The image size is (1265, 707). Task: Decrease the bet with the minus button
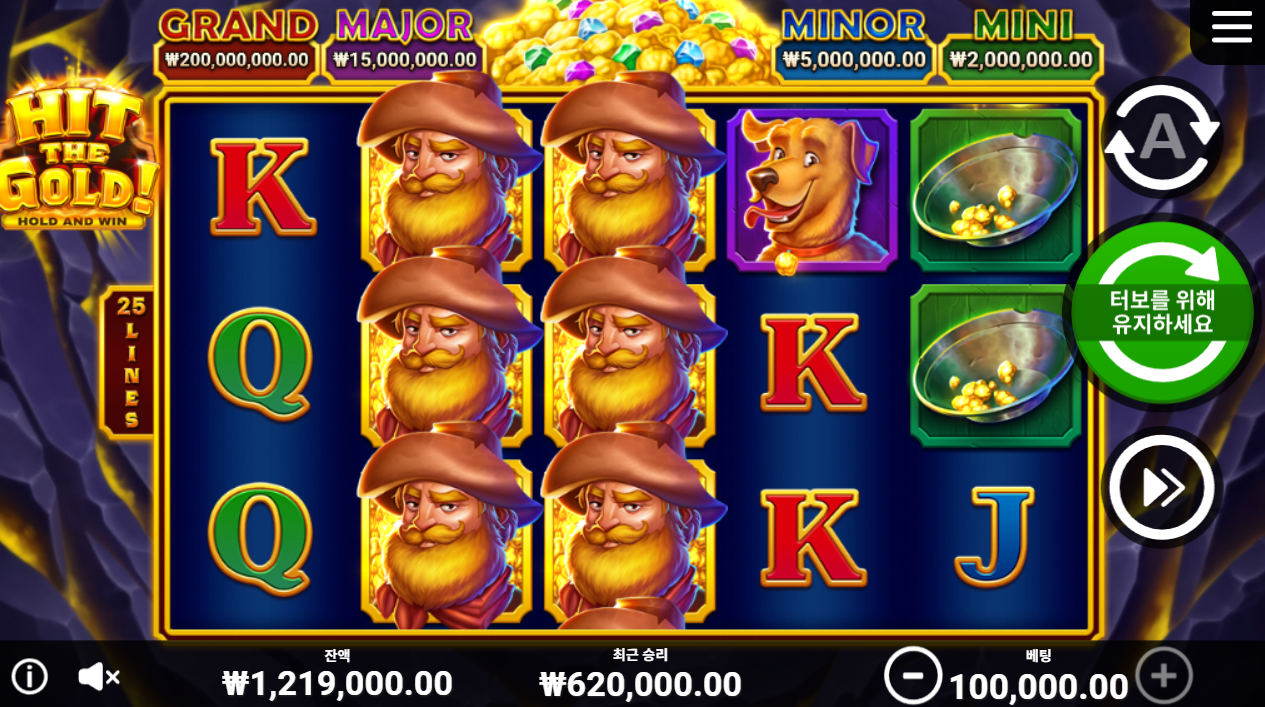click(912, 676)
